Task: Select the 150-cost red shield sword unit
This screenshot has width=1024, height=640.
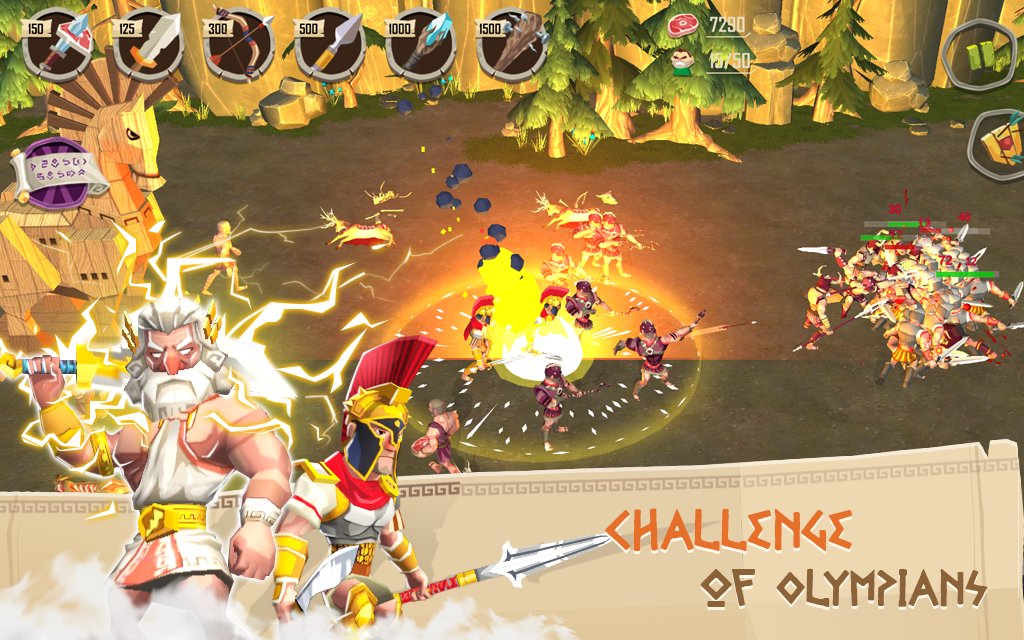Action: click(58, 45)
